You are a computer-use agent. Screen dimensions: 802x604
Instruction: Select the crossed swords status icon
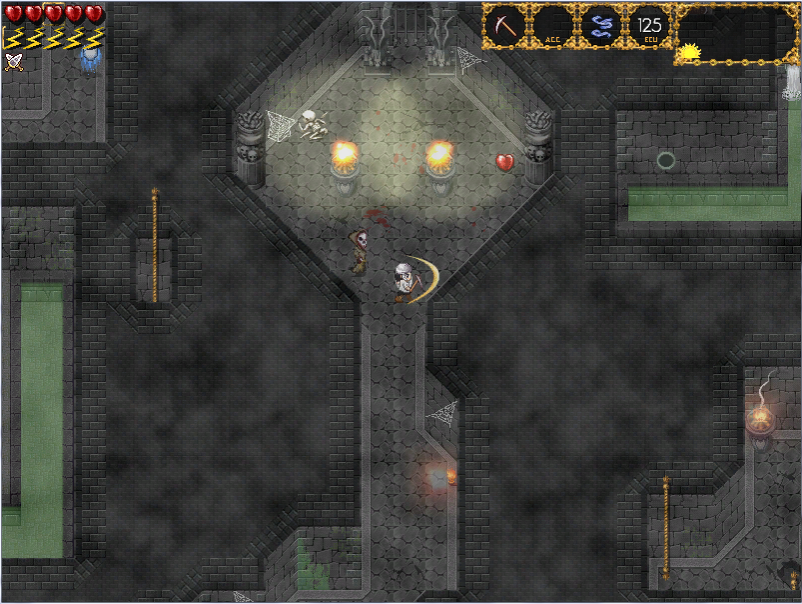13,61
